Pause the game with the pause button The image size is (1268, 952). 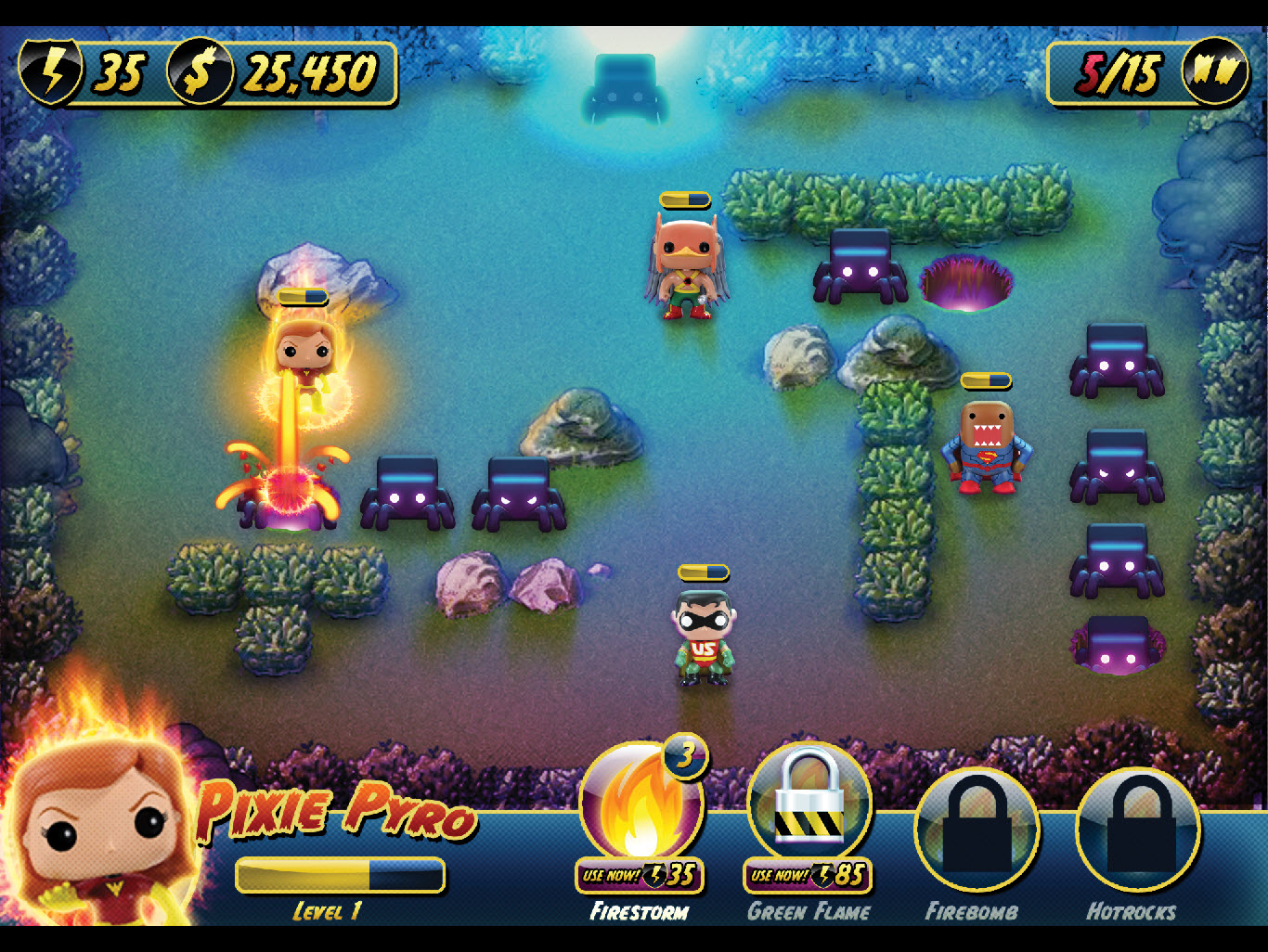click(1215, 71)
